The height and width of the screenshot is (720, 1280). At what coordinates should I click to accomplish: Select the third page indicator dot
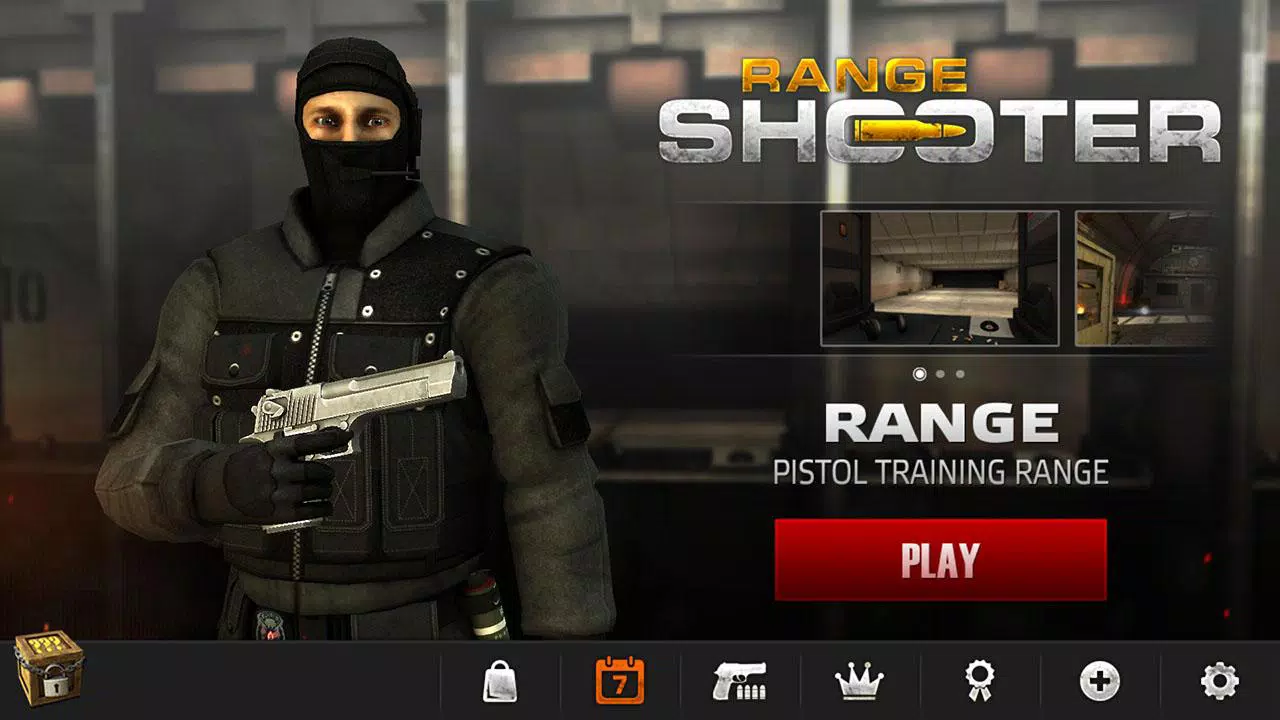click(959, 375)
